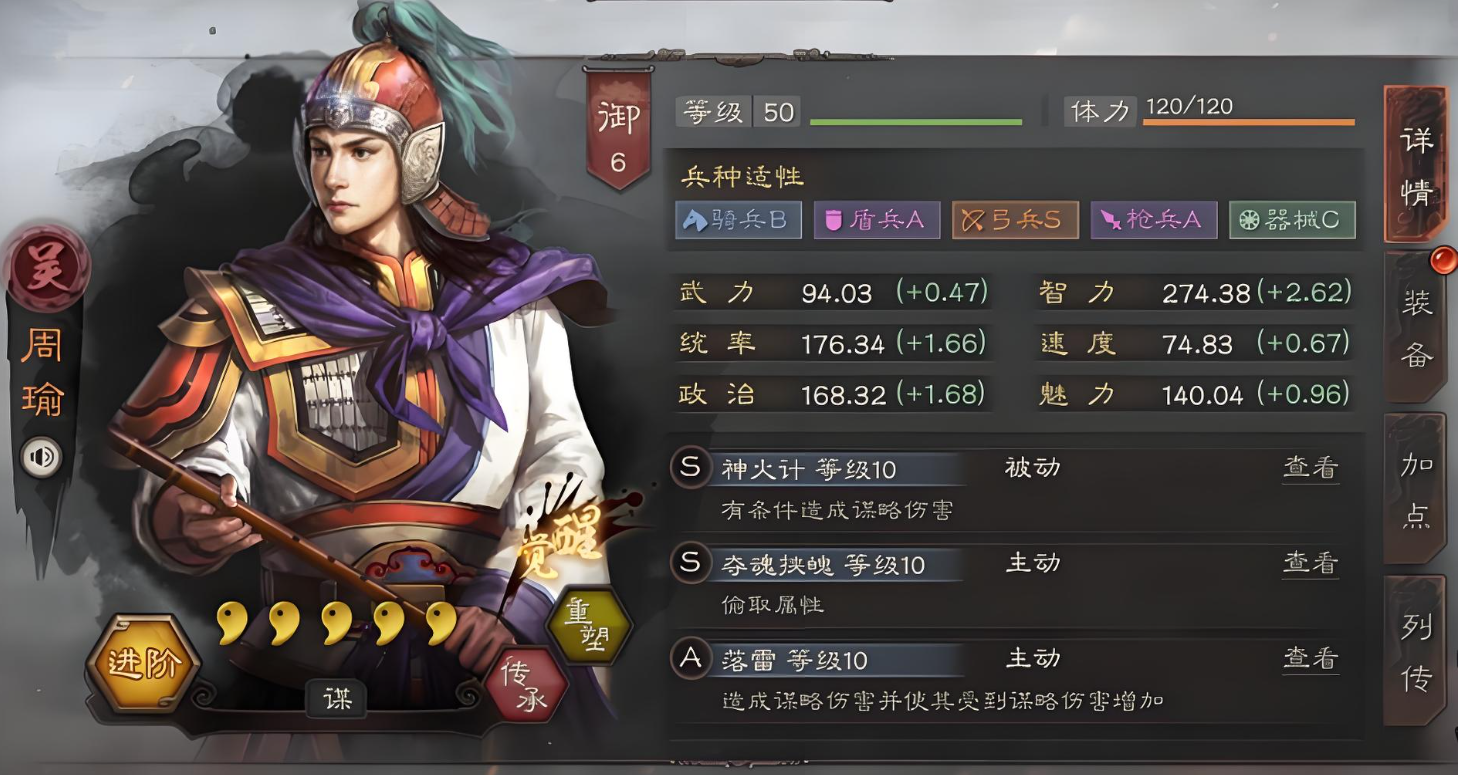View the 器械C siege aptitude icon
Viewport: 1458px width, 775px height.
click(1294, 219)
